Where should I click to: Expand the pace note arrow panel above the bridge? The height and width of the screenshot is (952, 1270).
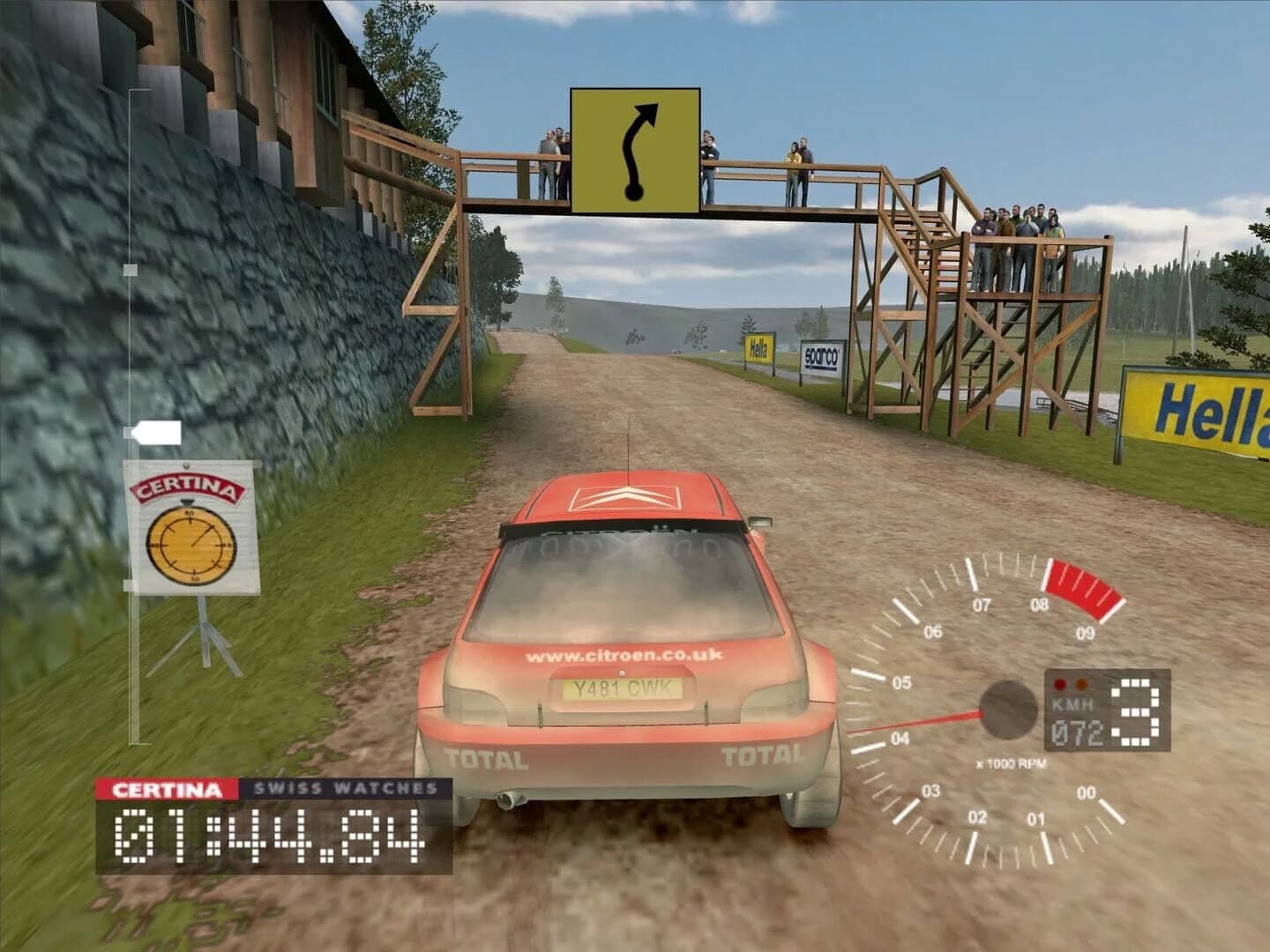click(633, 148)
